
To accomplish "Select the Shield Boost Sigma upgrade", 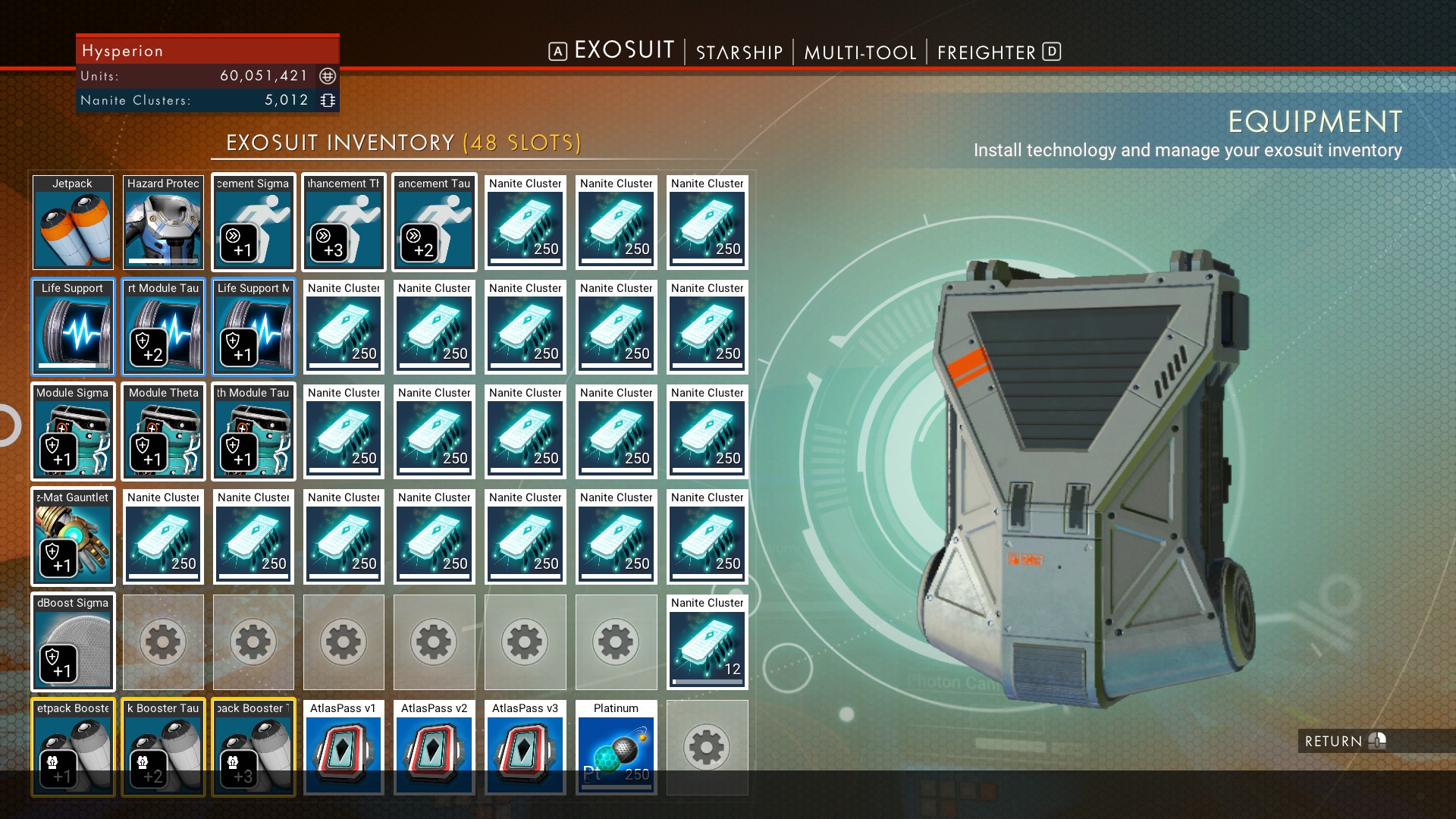I will (x=72, y=642).
